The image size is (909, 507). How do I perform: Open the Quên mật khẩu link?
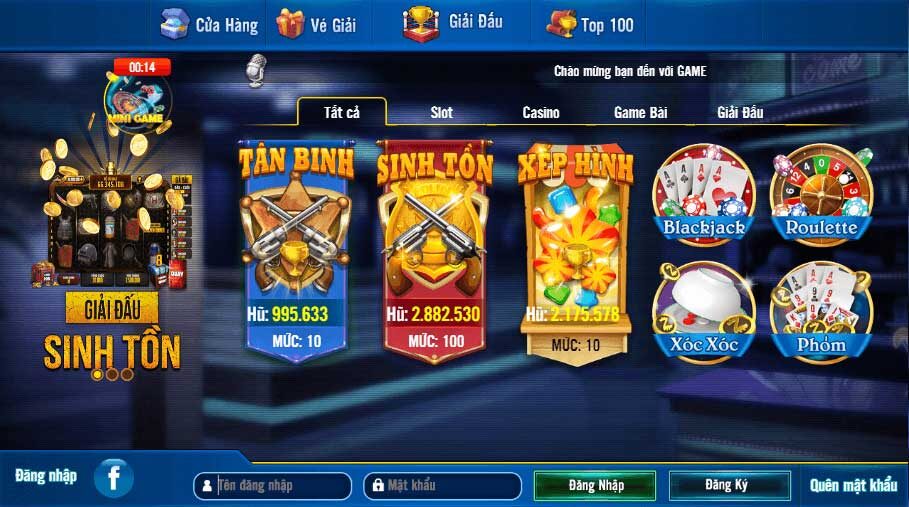pyautogui.click(x=853, y=486)
